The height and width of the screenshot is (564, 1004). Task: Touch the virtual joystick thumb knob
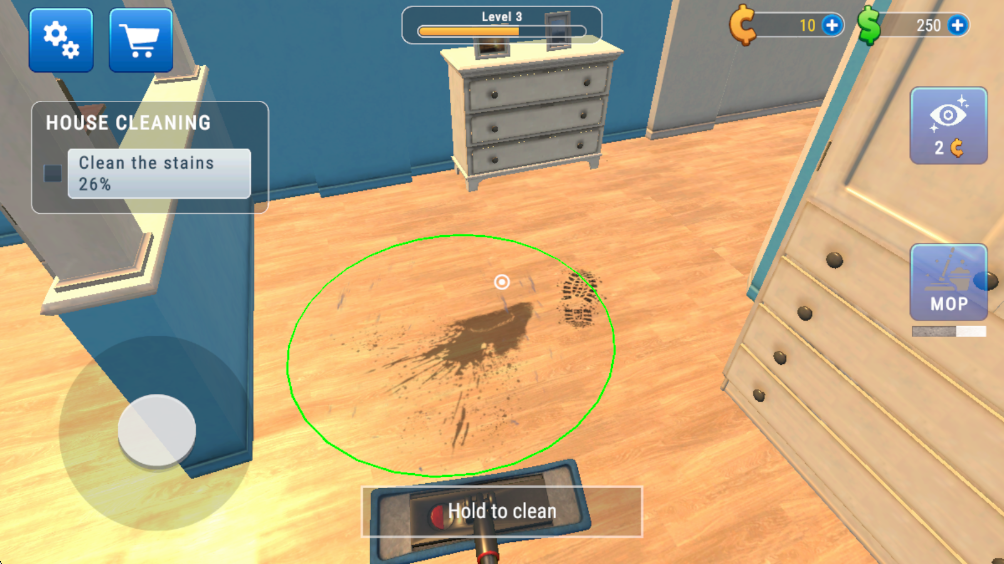click(156, 430)
